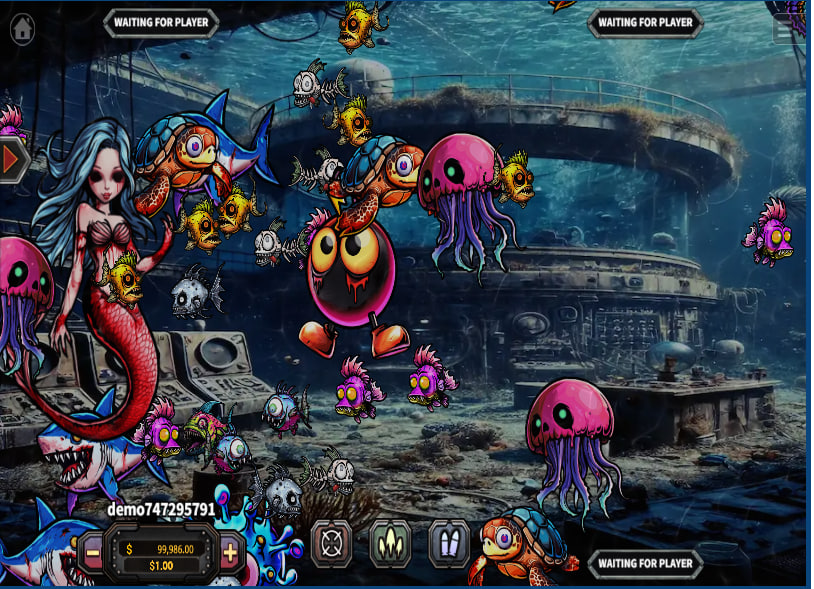Expand the red arrow side panel
The image size is (814, 589).
click(x=13, y=159)
